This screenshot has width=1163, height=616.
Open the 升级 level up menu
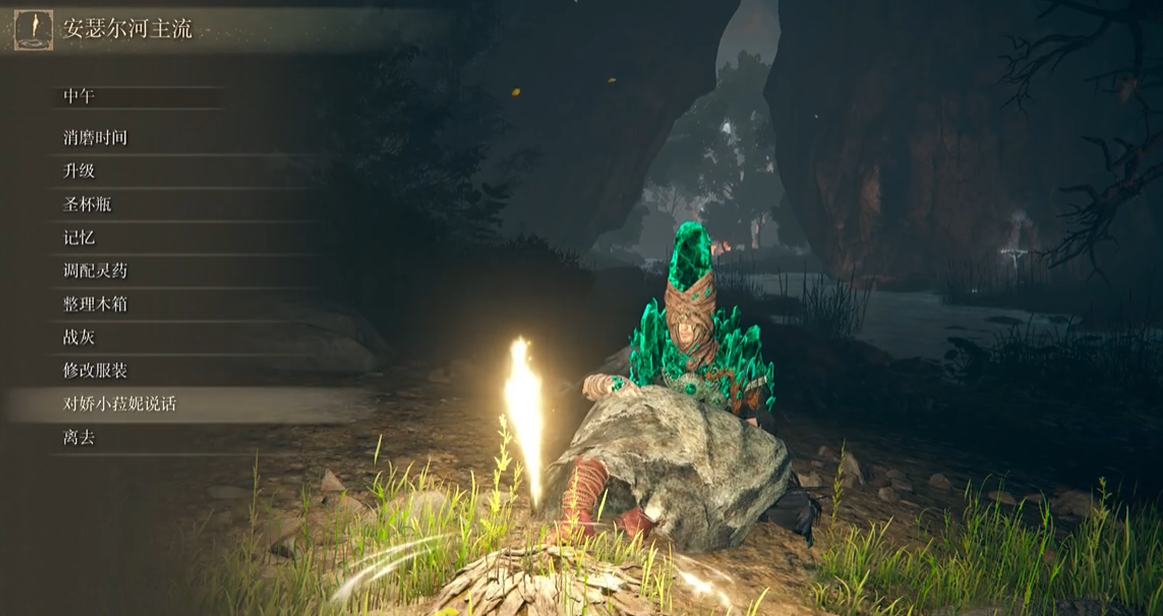pos(79,171)
